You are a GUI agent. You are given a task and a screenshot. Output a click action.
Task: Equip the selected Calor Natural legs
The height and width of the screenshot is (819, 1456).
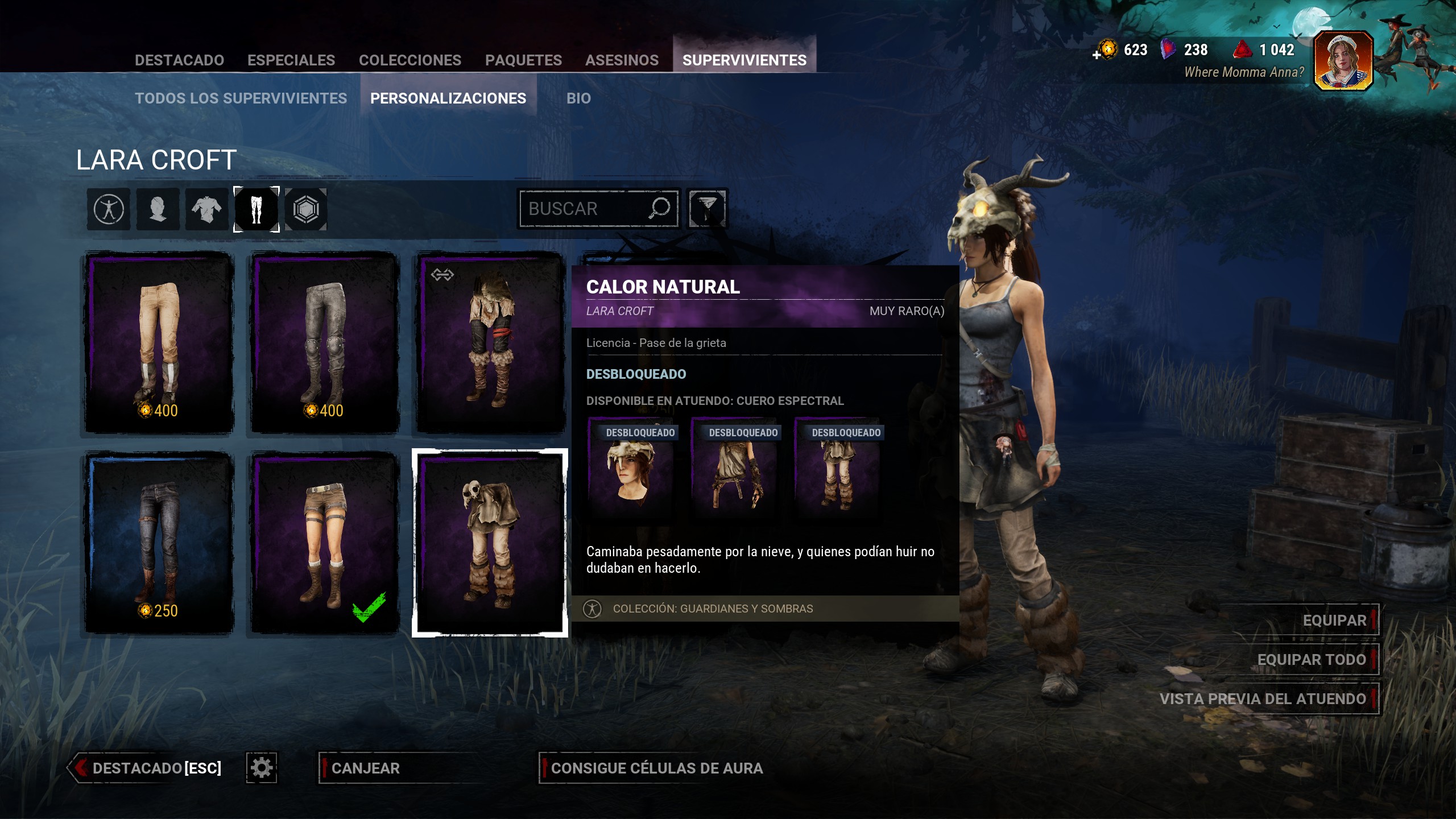point(1334,620)
